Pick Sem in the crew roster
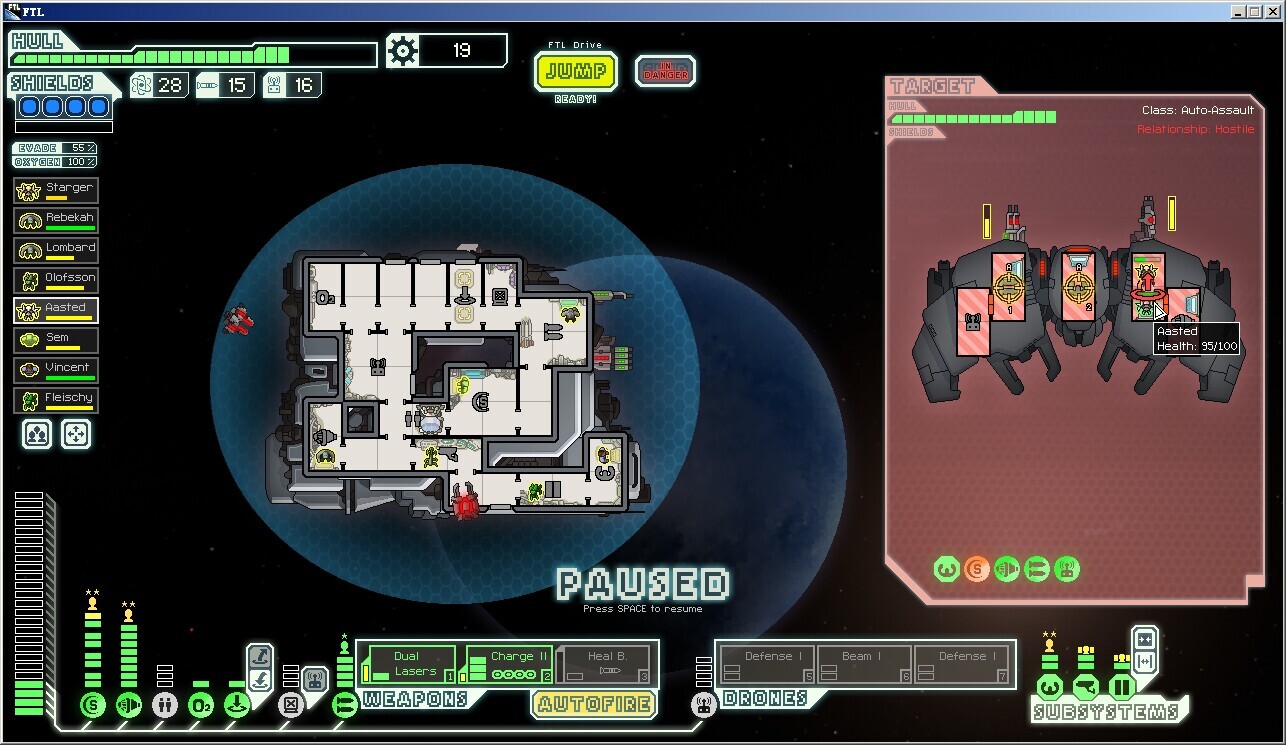The width and height of the screenshot is (1286, 745). (56, 340)
